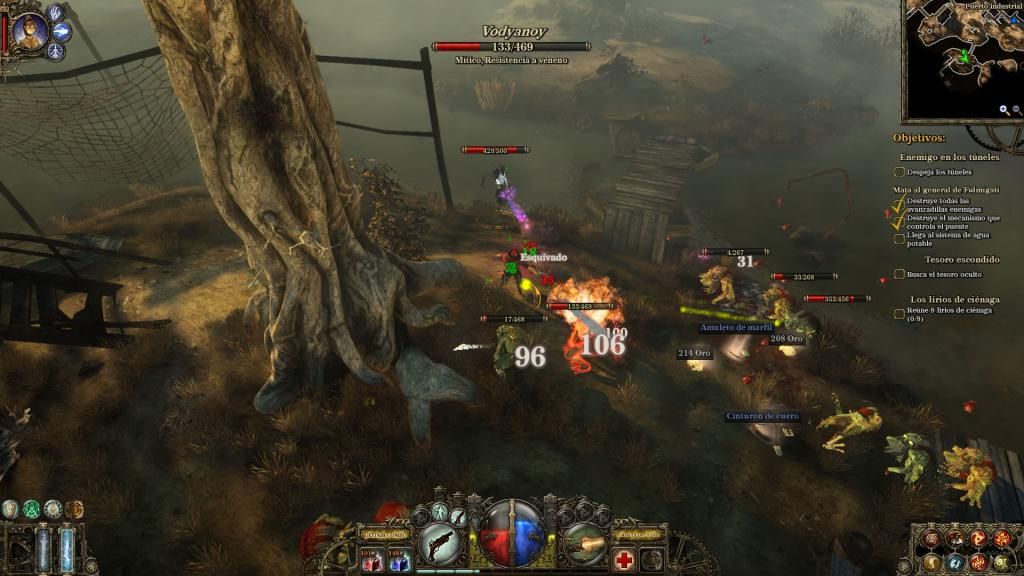The height and width of the screenshot is (576, 1024).
Task: Click the Objetivos quest tracker header
Action: click(x=919, y=138)
